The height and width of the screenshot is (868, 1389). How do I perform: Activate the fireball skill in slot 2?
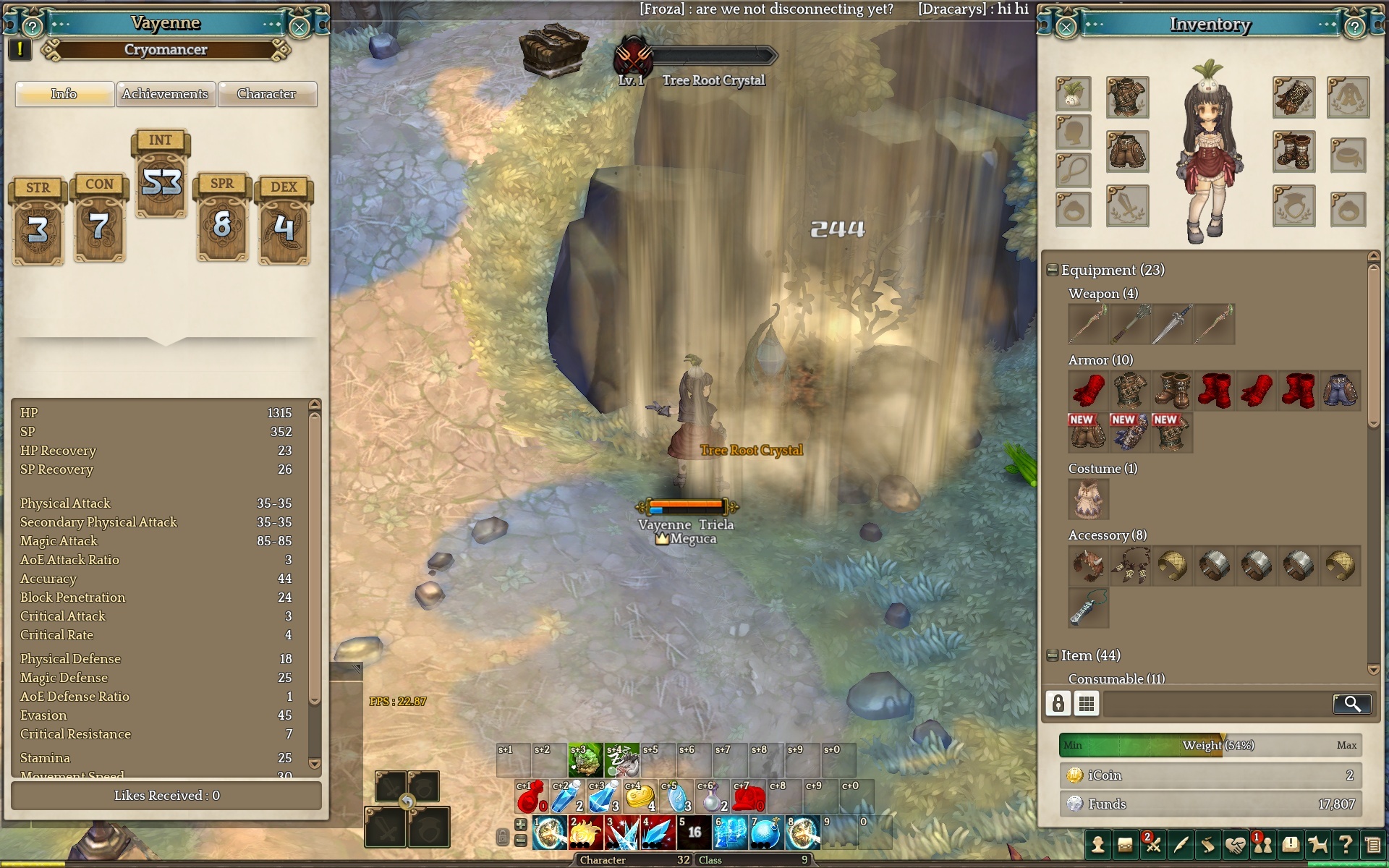coord(585,834)
